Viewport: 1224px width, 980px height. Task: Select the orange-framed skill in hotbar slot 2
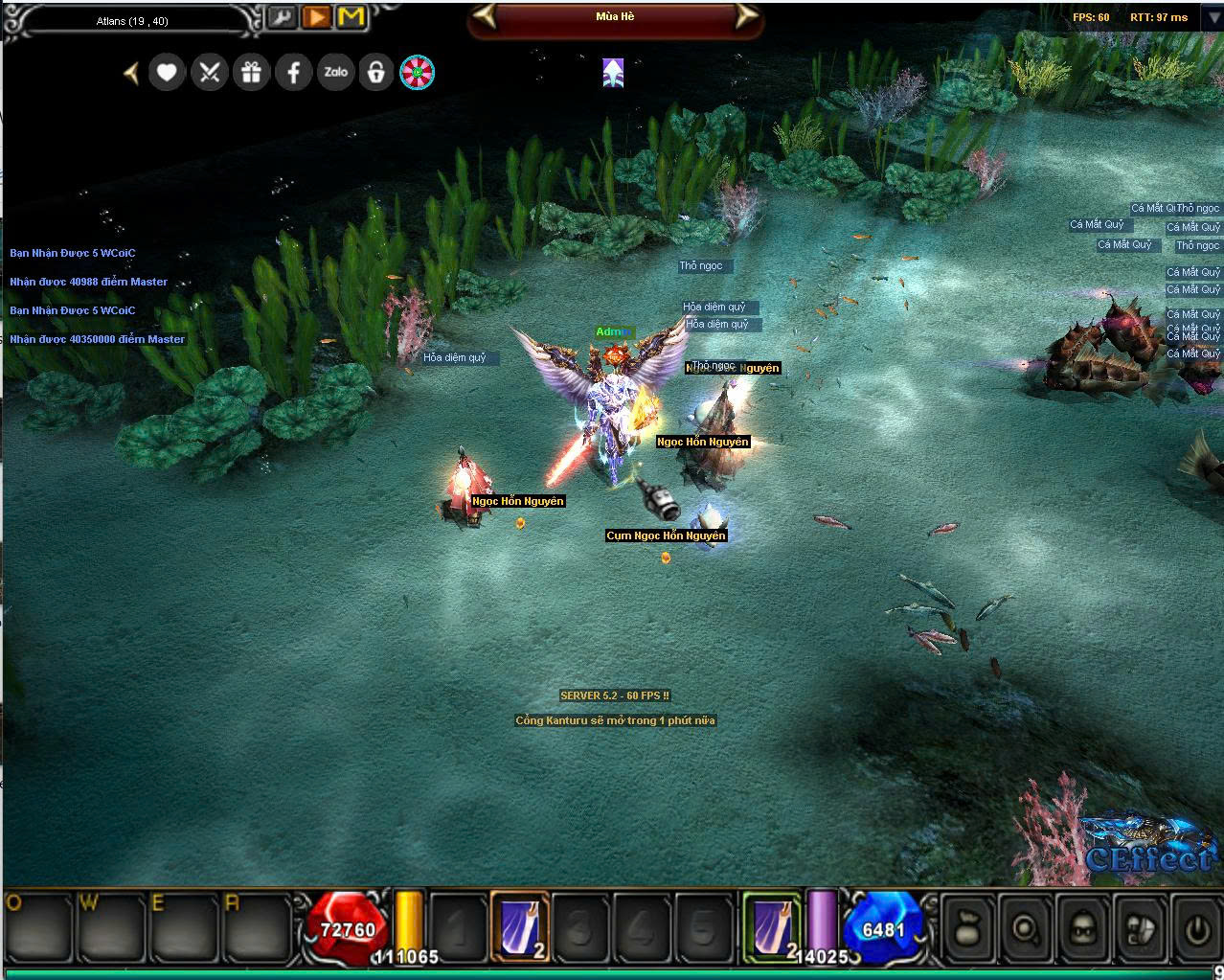tap(521, 925)
